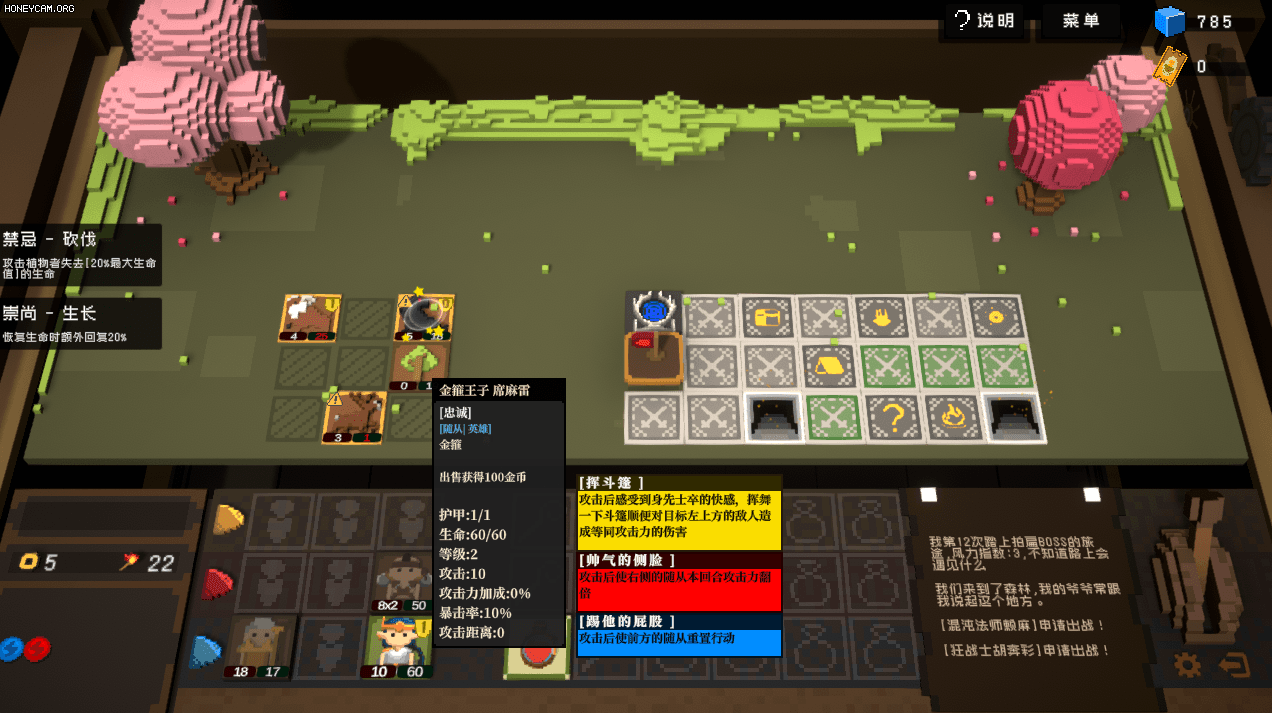Choose the tent map tile

tap(829, 366)
